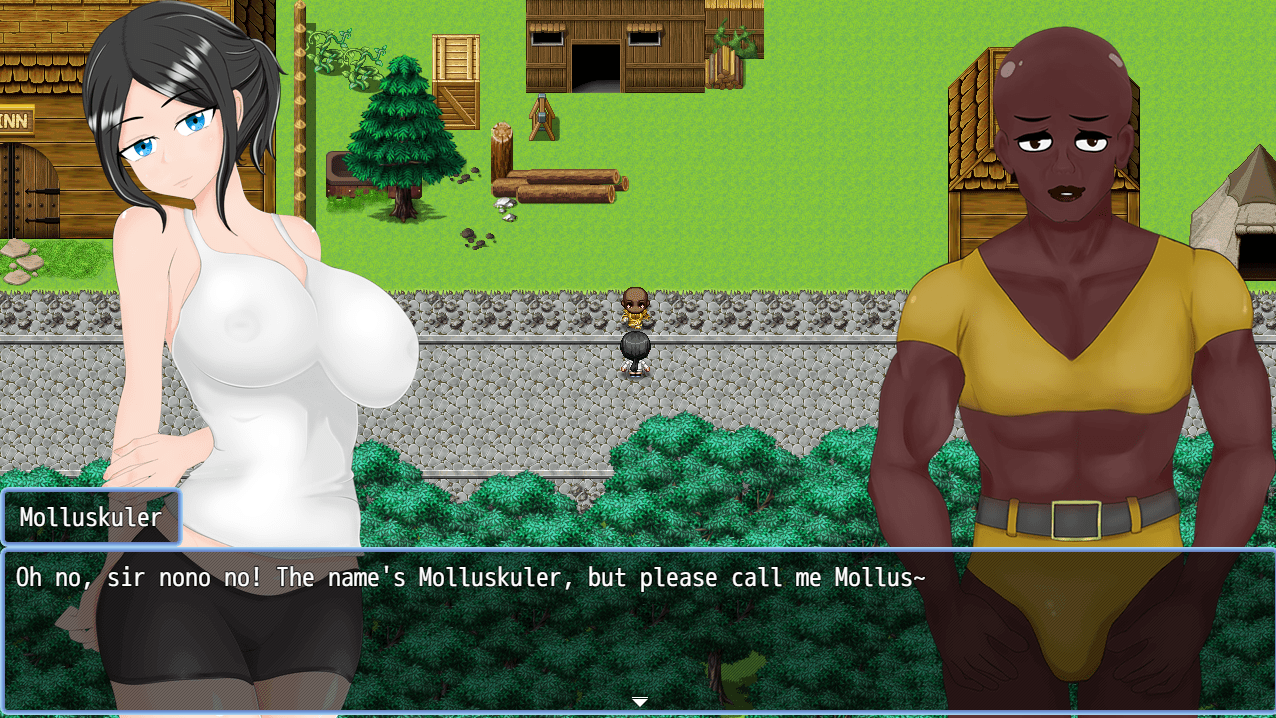Advance the Molluskuler dialogue text box
This screenshot has height=718, width=1276.
[x=638, y=630]
